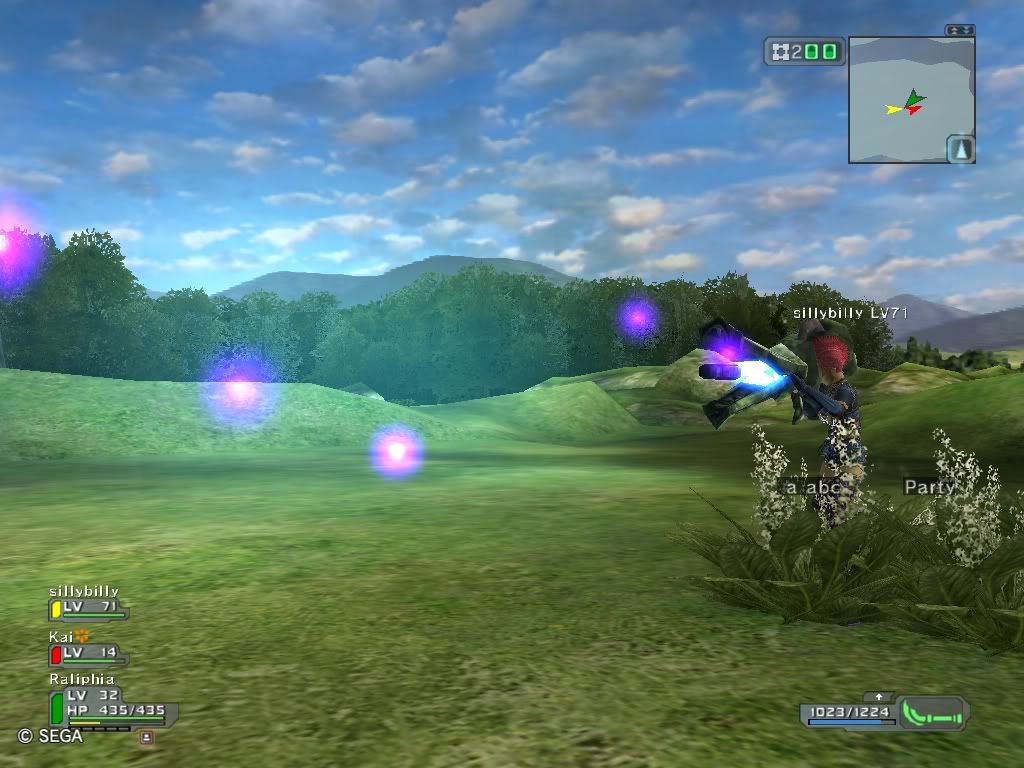Click the small person icon below Raliphia's panel
Image resolution: width=1024 pixels, height=768 pixels.
[147, 737]
